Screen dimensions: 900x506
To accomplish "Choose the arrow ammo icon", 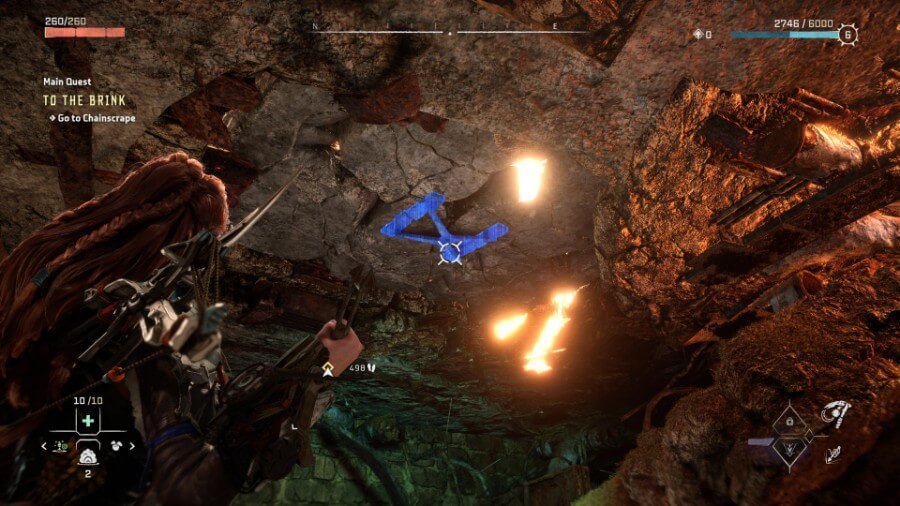I will [369, 367].
